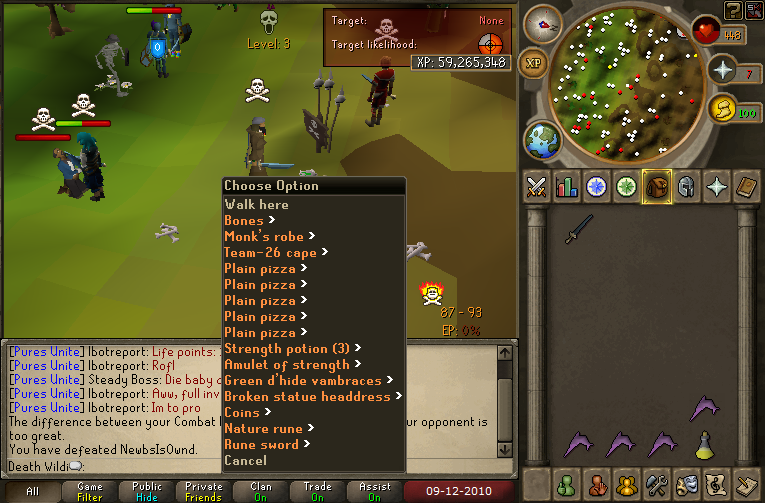Pick Monk's robe from the list
The width and height of the screenshot is (765, 503).
[x=264, y=236]
